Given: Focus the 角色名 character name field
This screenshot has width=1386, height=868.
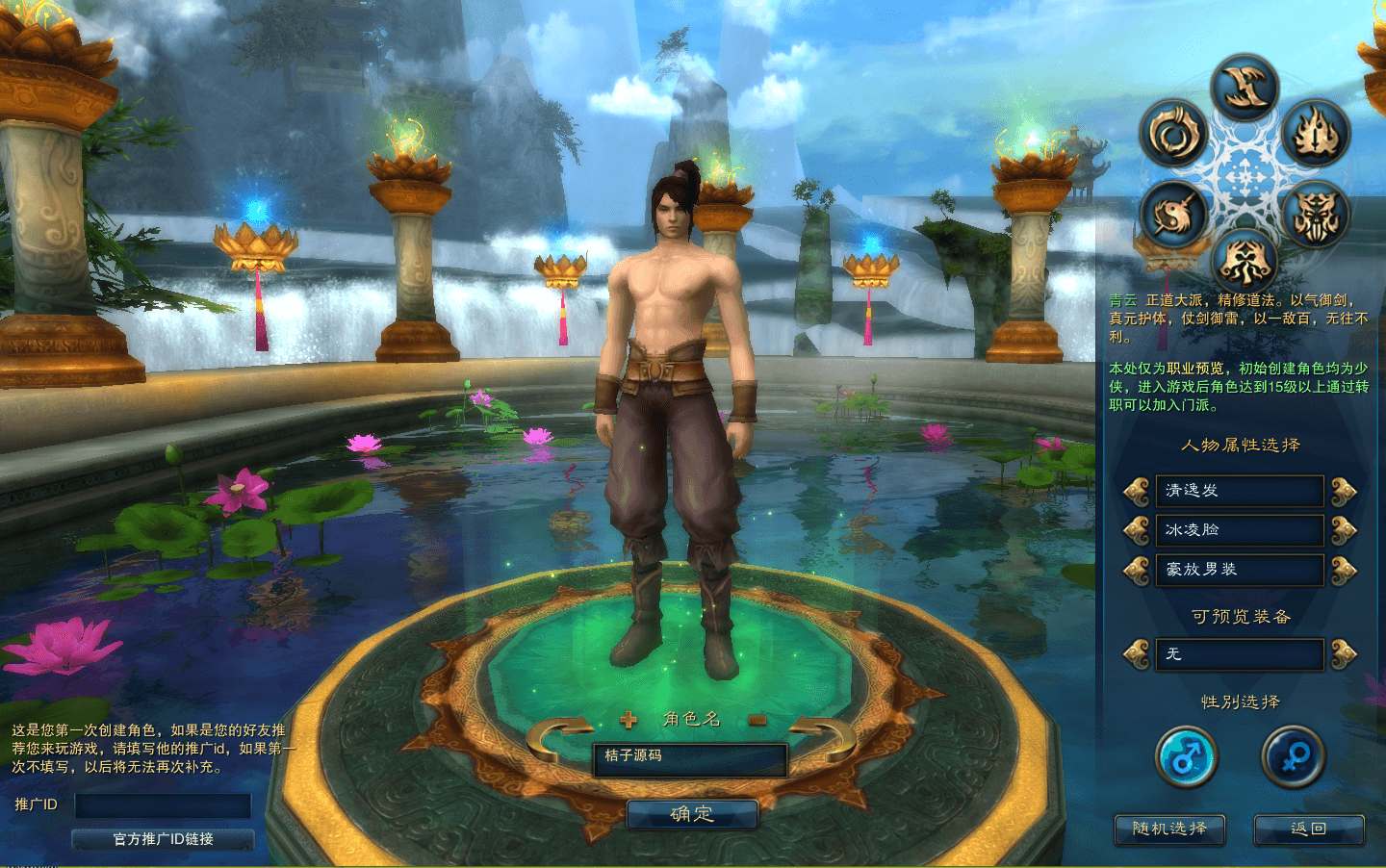Looking at the screenshot, I should tap(690, 758).
